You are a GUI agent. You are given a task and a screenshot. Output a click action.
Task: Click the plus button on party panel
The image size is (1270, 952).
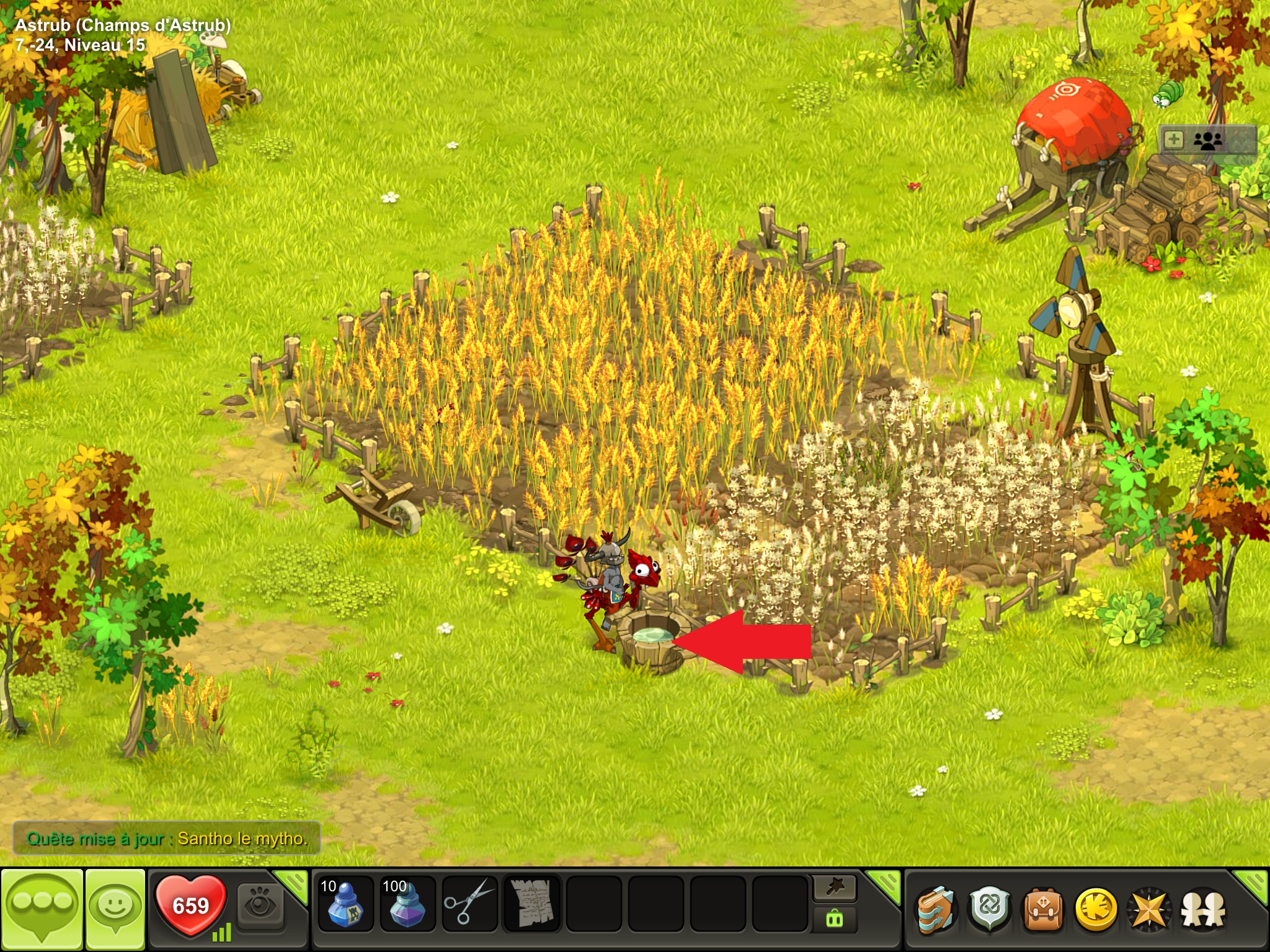click(x=1174, y=140)
